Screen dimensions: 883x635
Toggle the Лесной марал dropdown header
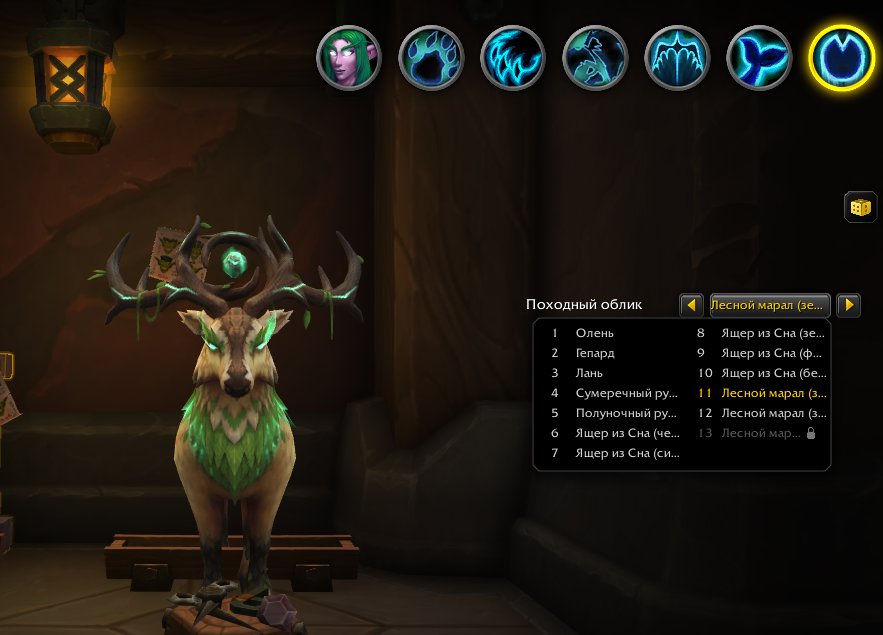coord(769,304)
